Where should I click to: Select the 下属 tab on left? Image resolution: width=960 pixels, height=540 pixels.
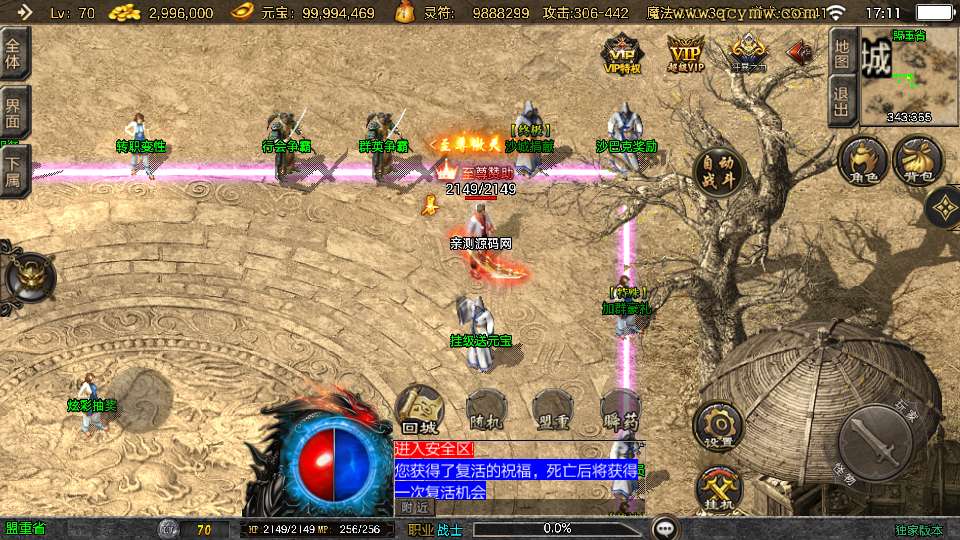pos(13,170)
